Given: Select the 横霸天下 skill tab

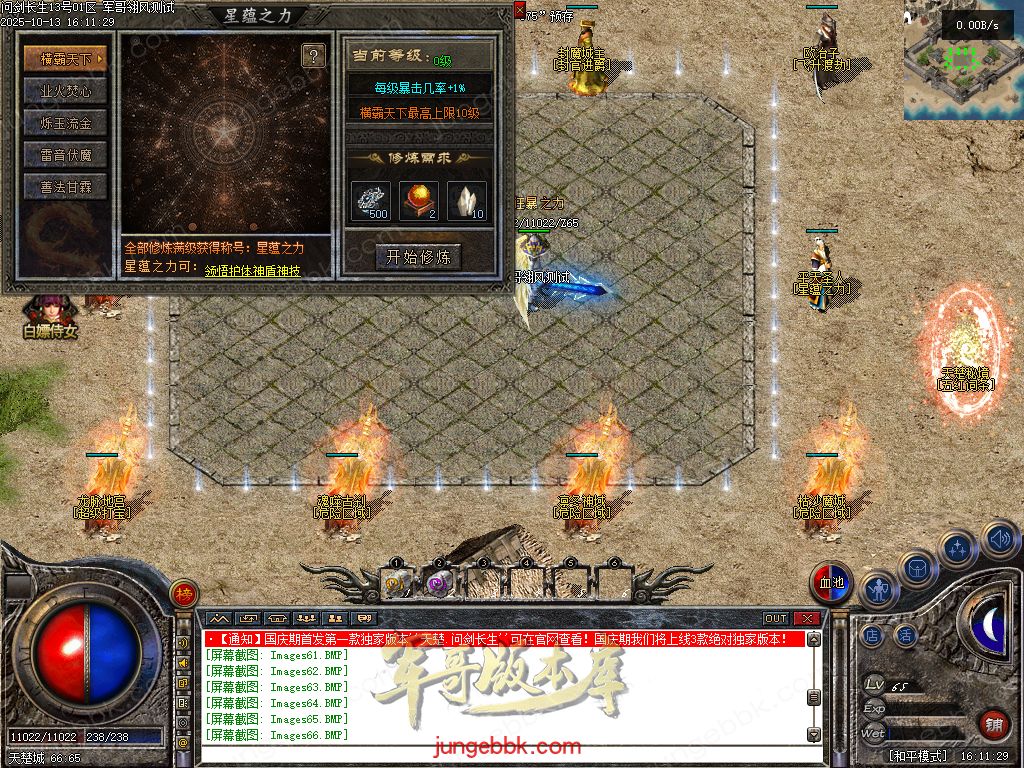Looking at the screenshot, I should 65,59.
